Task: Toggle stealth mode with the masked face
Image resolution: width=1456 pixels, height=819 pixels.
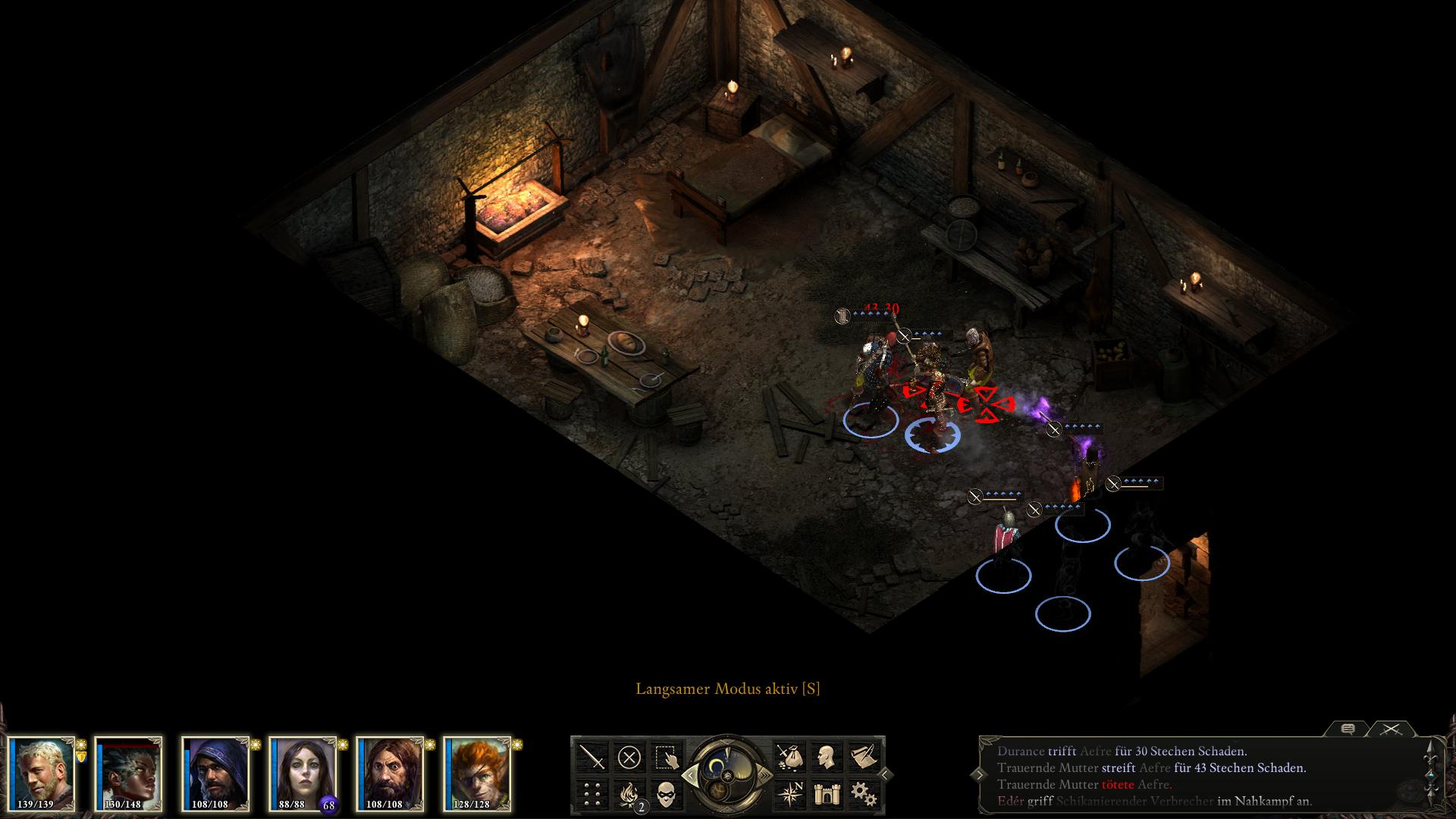Action: click(666, 793)
